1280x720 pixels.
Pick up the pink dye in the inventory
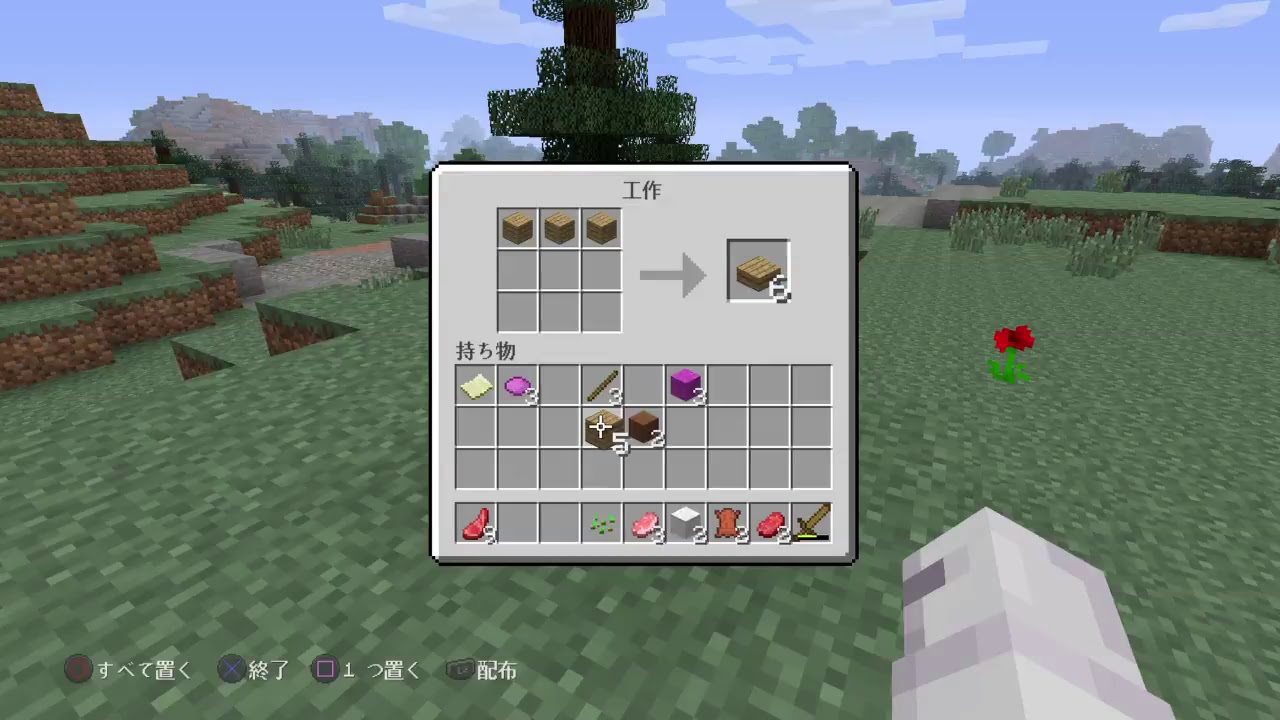[516, 385]
